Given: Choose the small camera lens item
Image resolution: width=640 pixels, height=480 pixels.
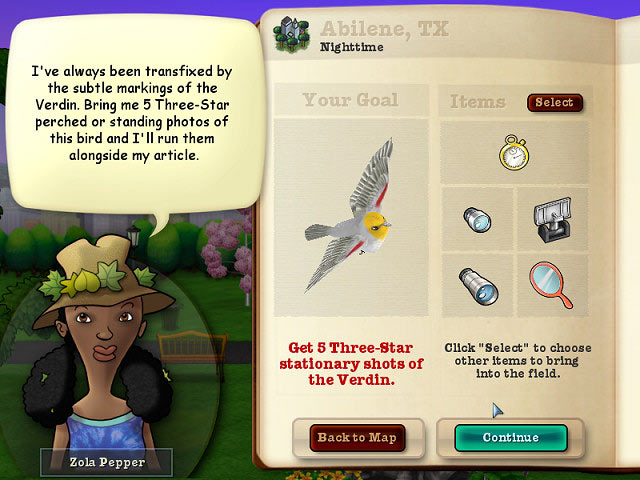Looking at the screenshot, I should tap(475, 218).
